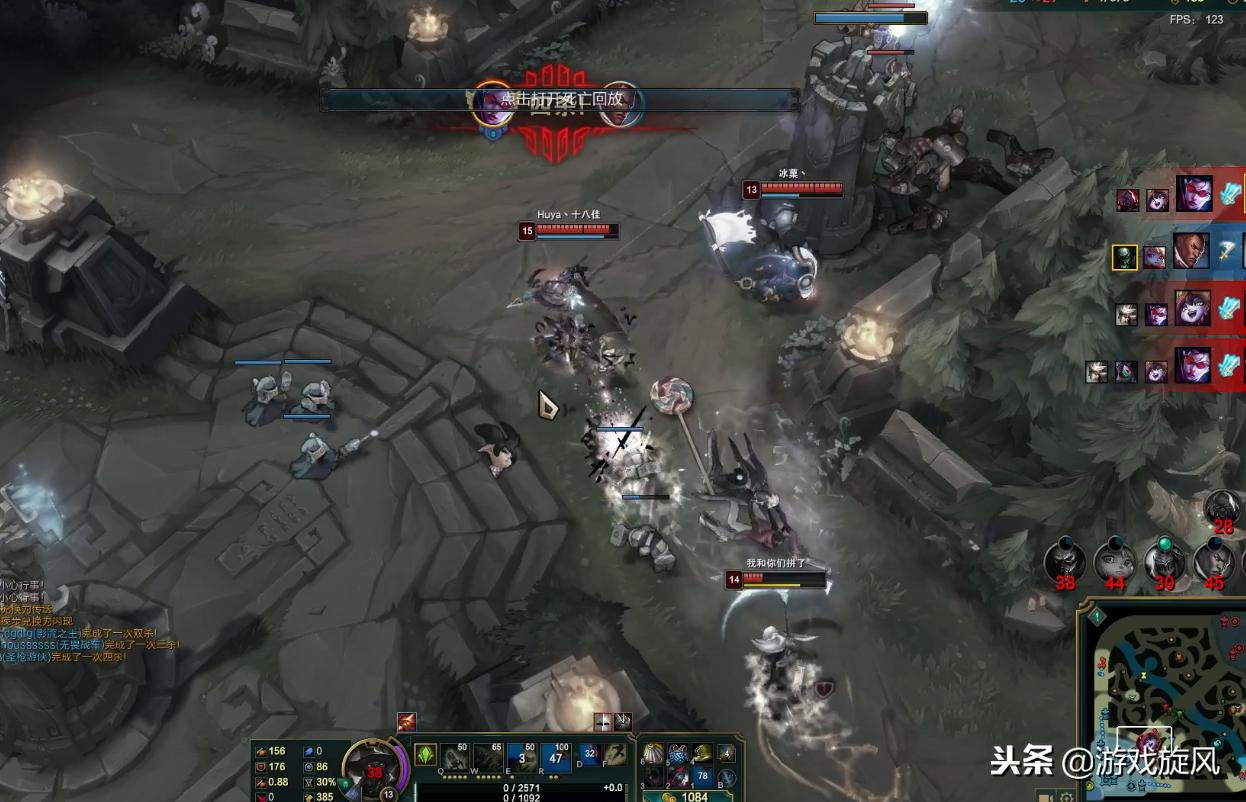Select the Q ability icon
Viewport: 1246px width, 802px height.
click(x=455, y=757)
